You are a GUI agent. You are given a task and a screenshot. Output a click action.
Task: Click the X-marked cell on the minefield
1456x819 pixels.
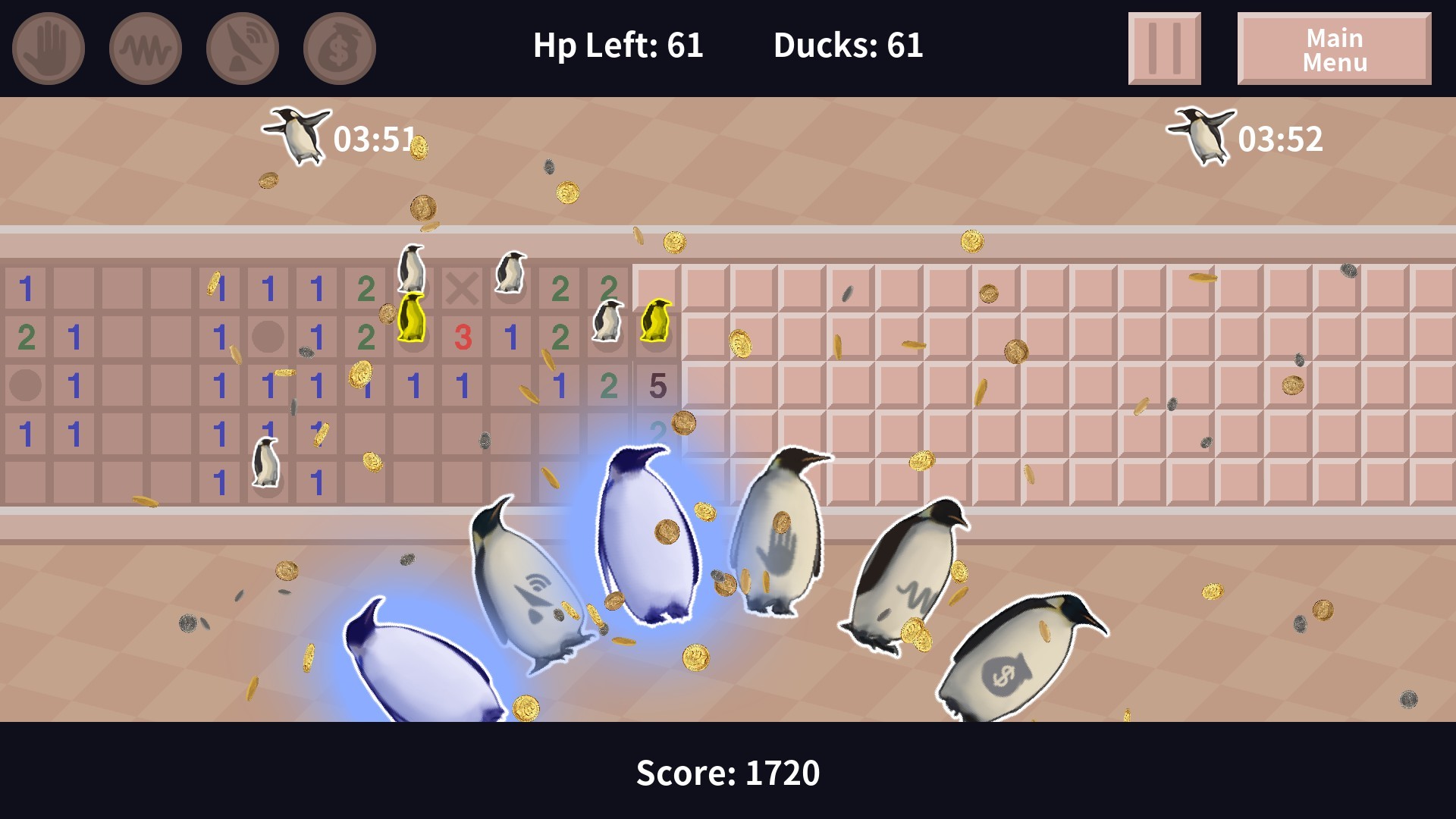coord(463,288)
